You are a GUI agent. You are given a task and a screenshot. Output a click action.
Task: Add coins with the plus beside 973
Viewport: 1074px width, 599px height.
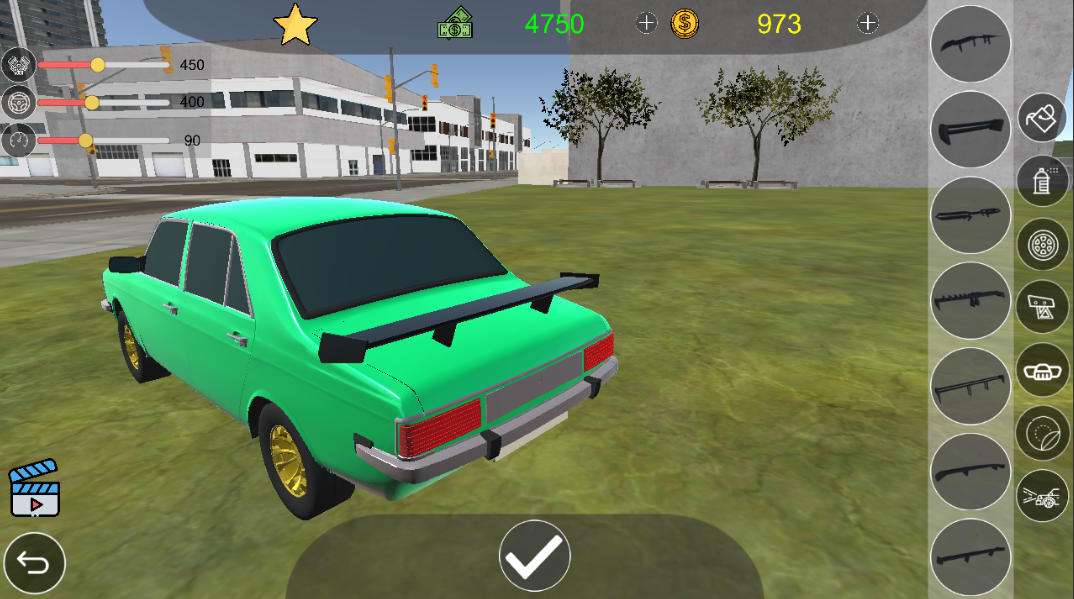coord(868,24)
